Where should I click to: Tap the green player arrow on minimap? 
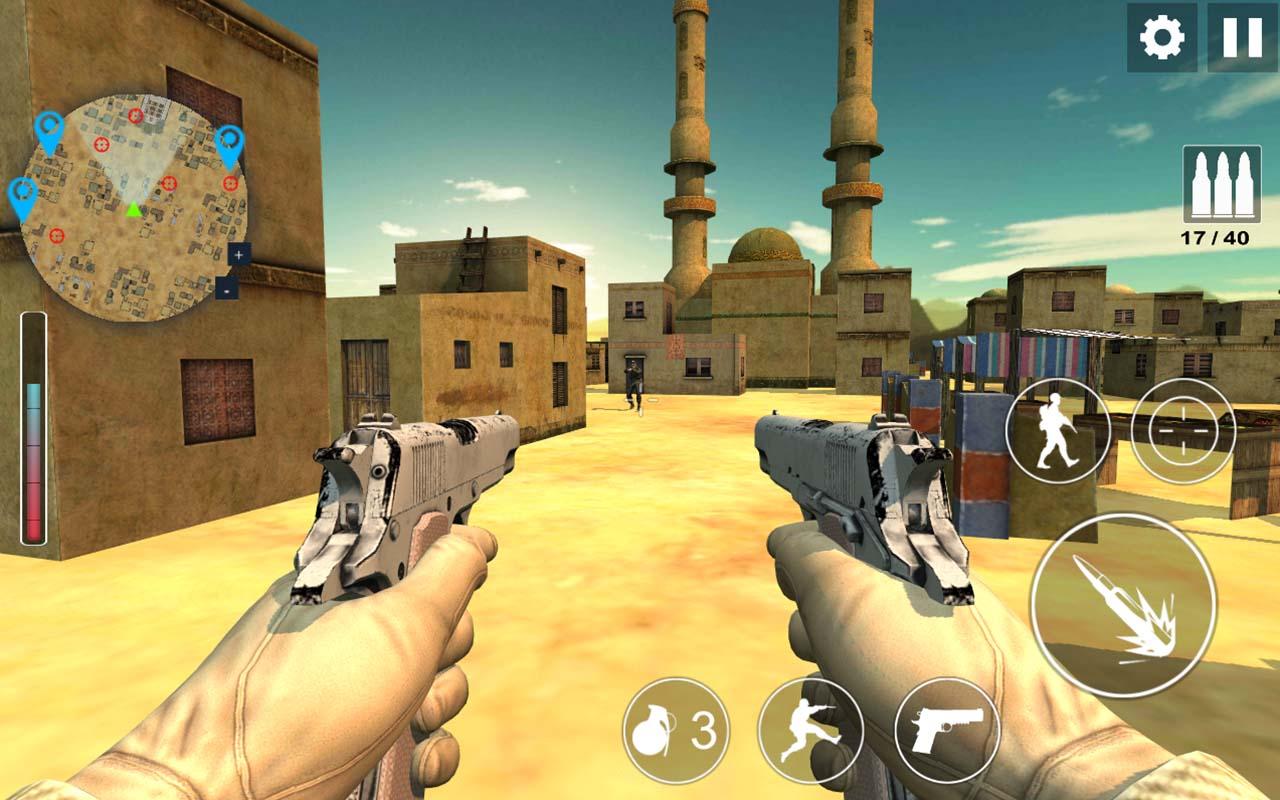coord(132,208)
